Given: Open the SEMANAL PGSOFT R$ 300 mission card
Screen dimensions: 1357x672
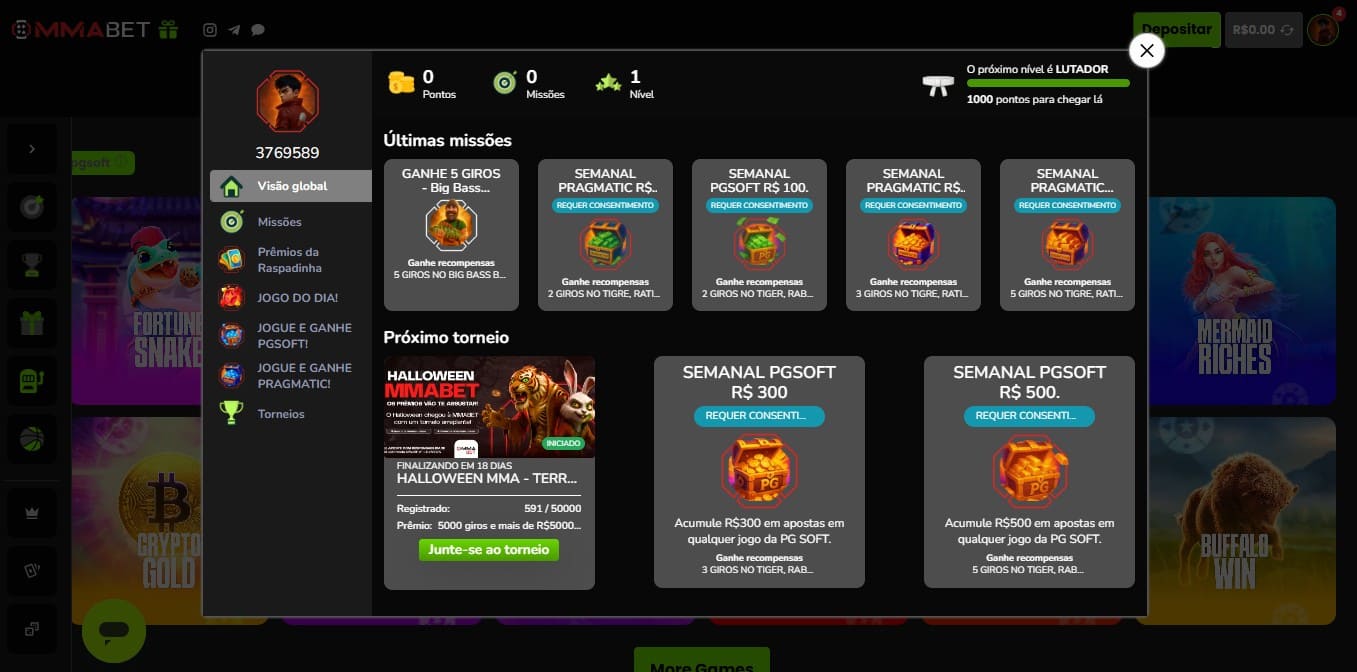Looking at the screenshot, I should [x=759, y=472].
